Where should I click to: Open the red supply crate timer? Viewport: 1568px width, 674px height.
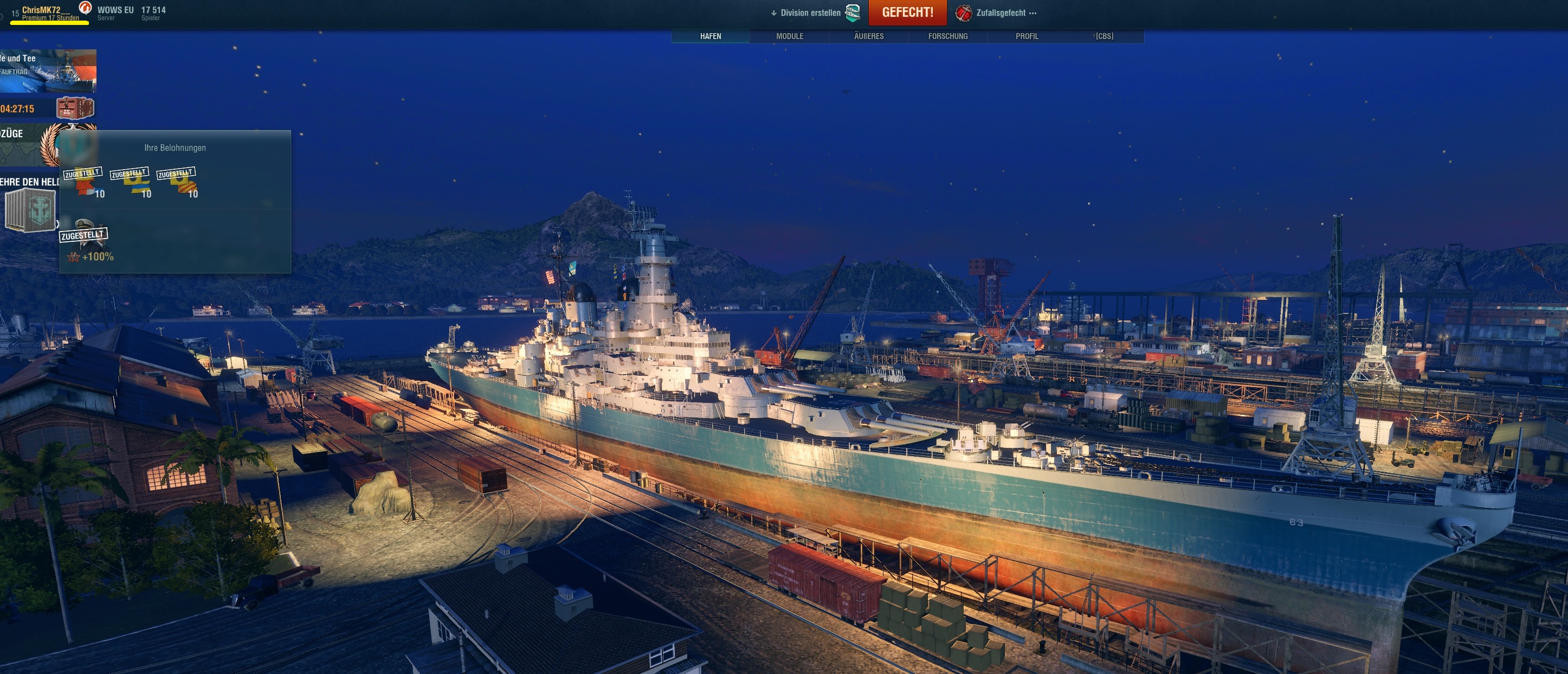(75, 108)
